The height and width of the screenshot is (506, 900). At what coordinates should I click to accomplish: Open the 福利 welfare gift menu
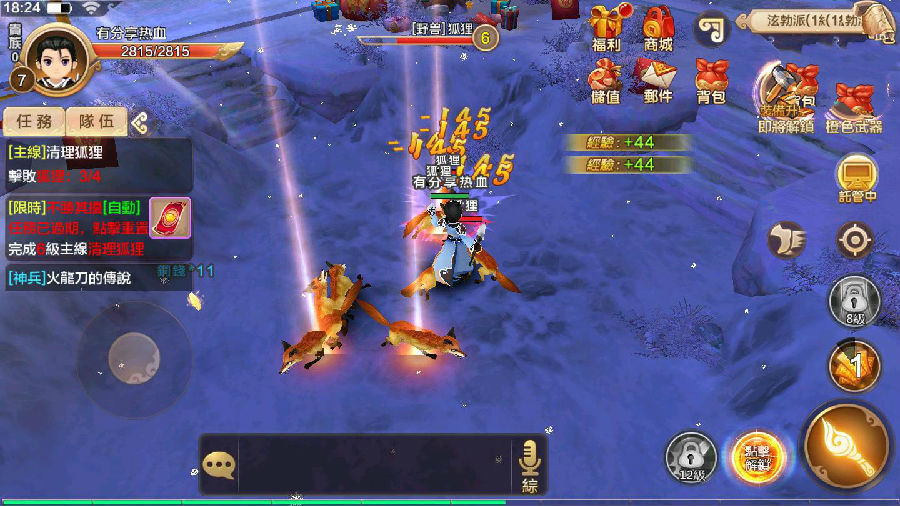606,29
